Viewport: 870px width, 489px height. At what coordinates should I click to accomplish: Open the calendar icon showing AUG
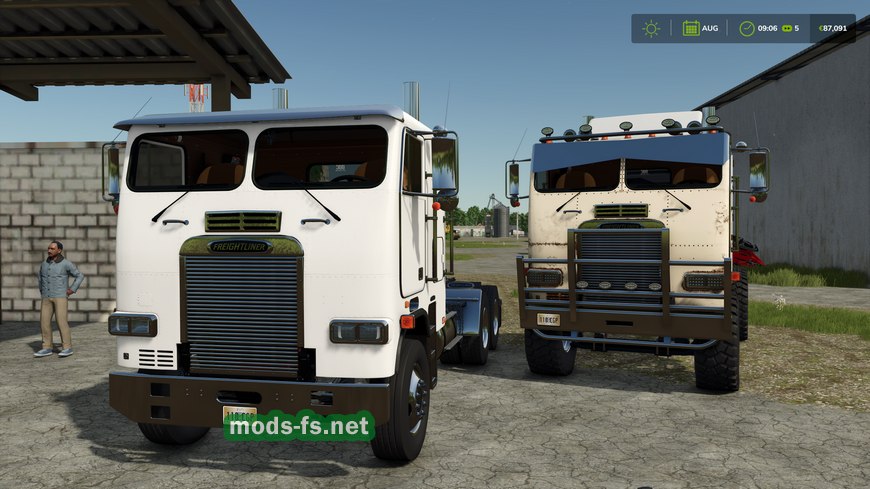(691, 28)
